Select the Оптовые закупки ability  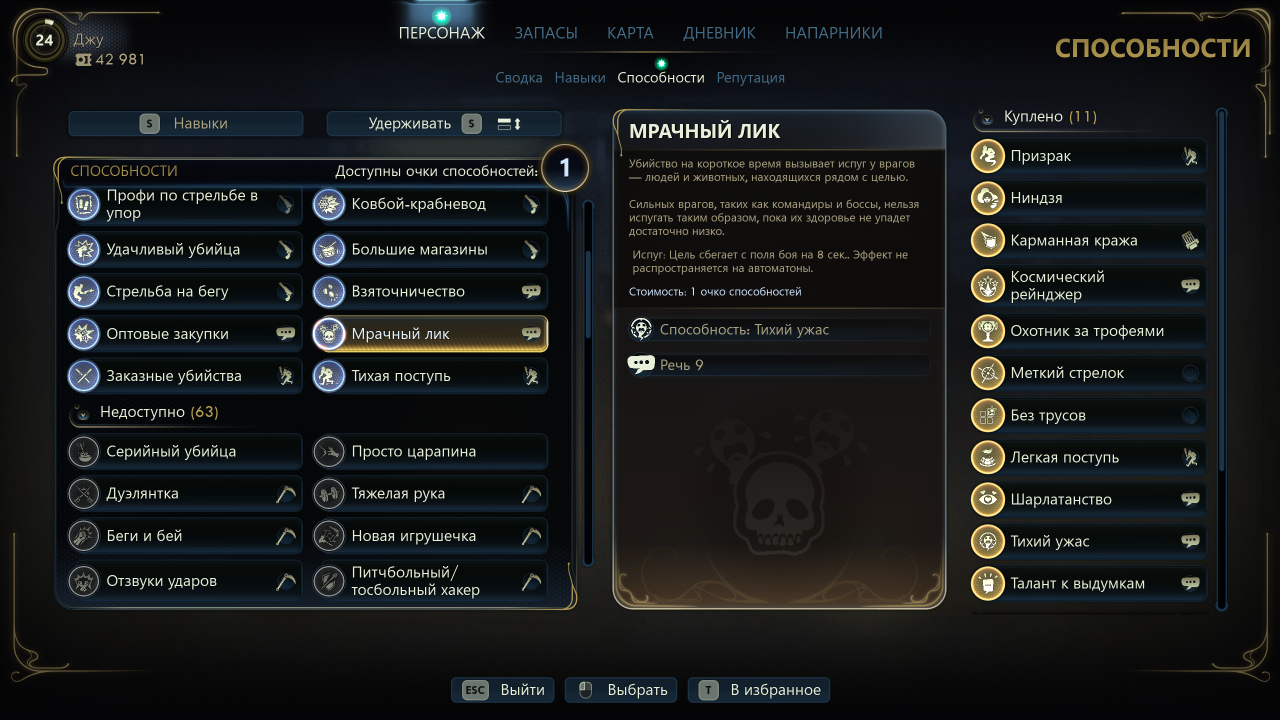(185, 334)
